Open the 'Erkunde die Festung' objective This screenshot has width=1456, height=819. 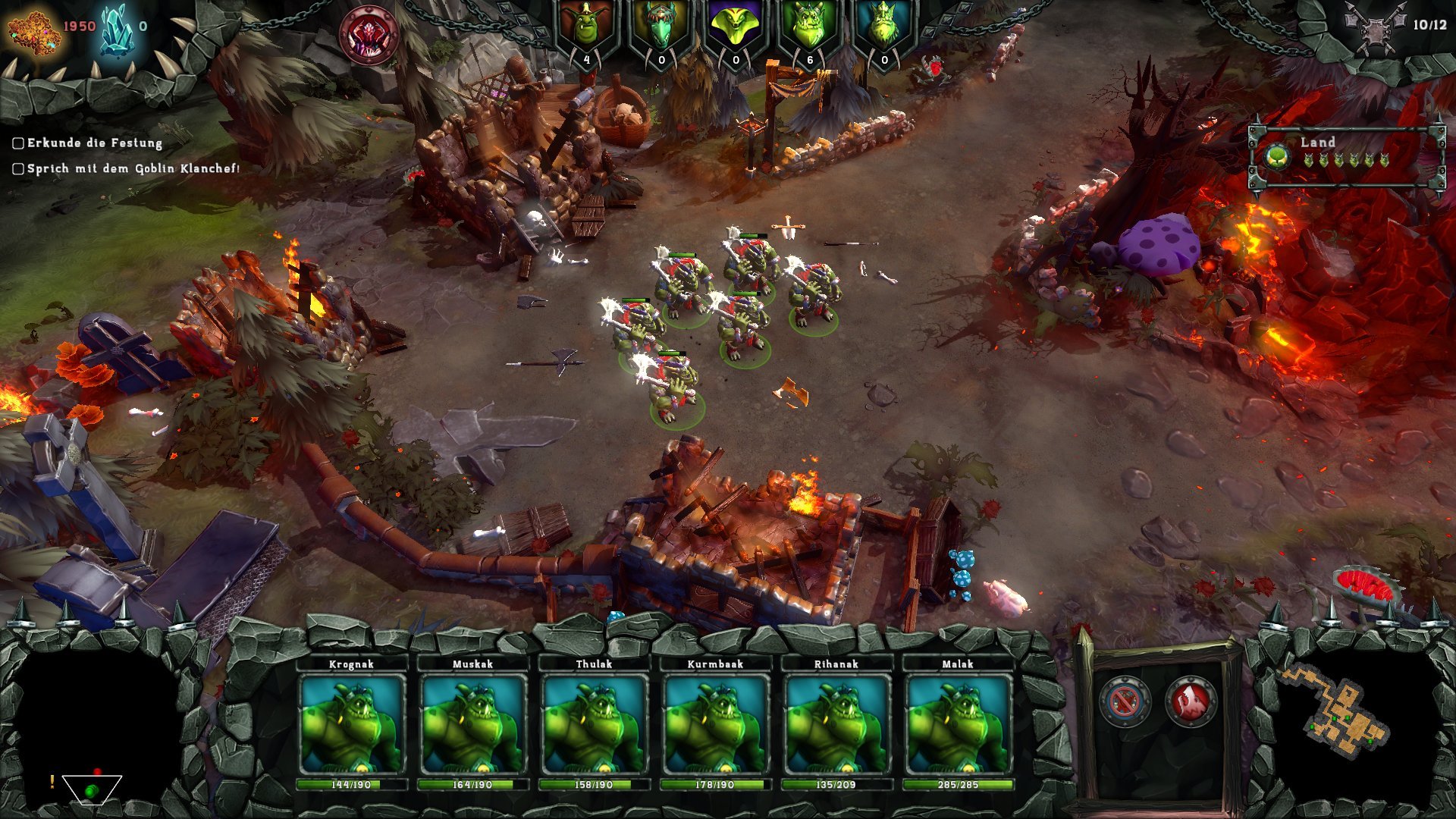(94, 143)
